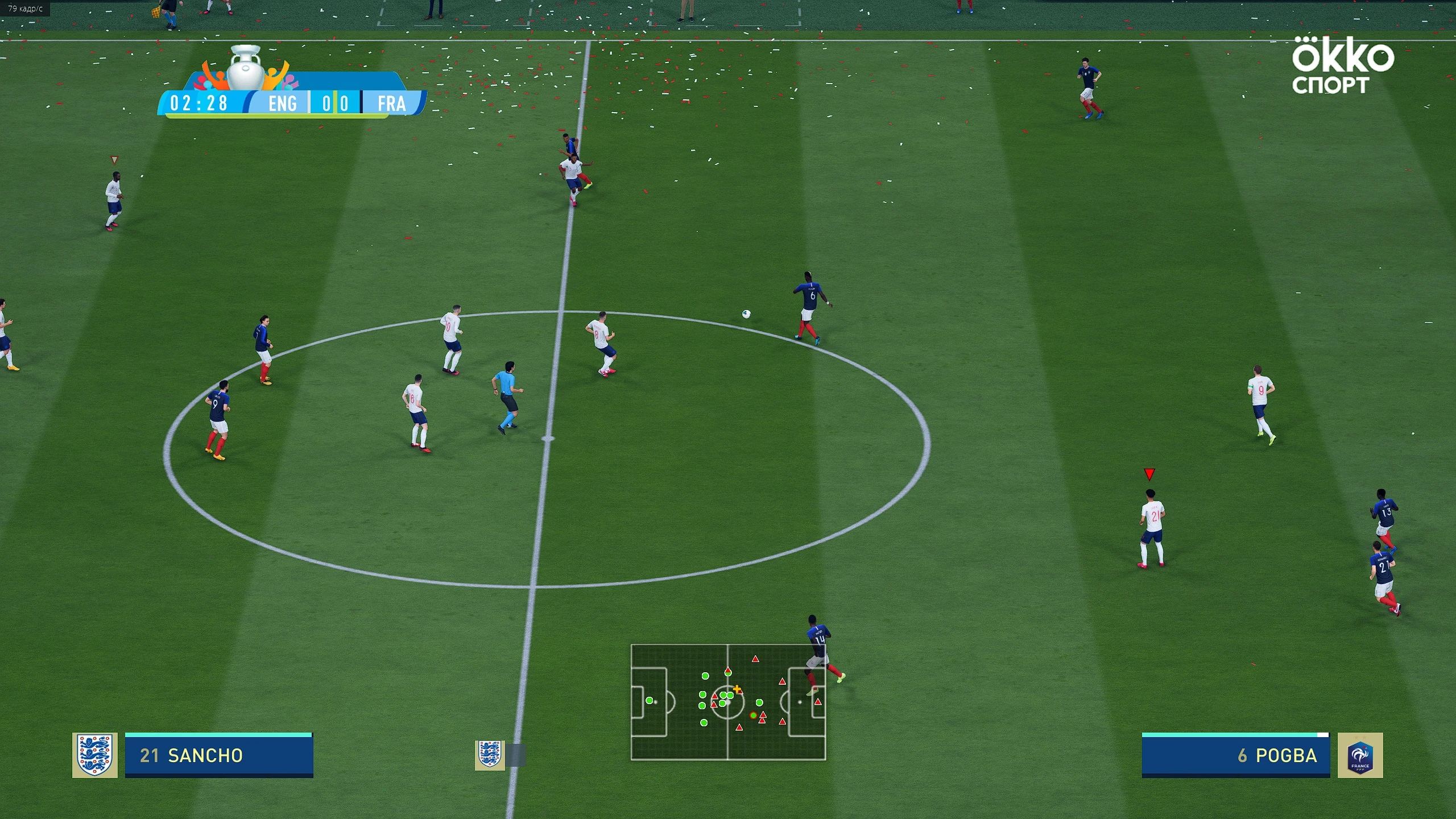Select the England three lions crest near Sancho

point(96,755)
